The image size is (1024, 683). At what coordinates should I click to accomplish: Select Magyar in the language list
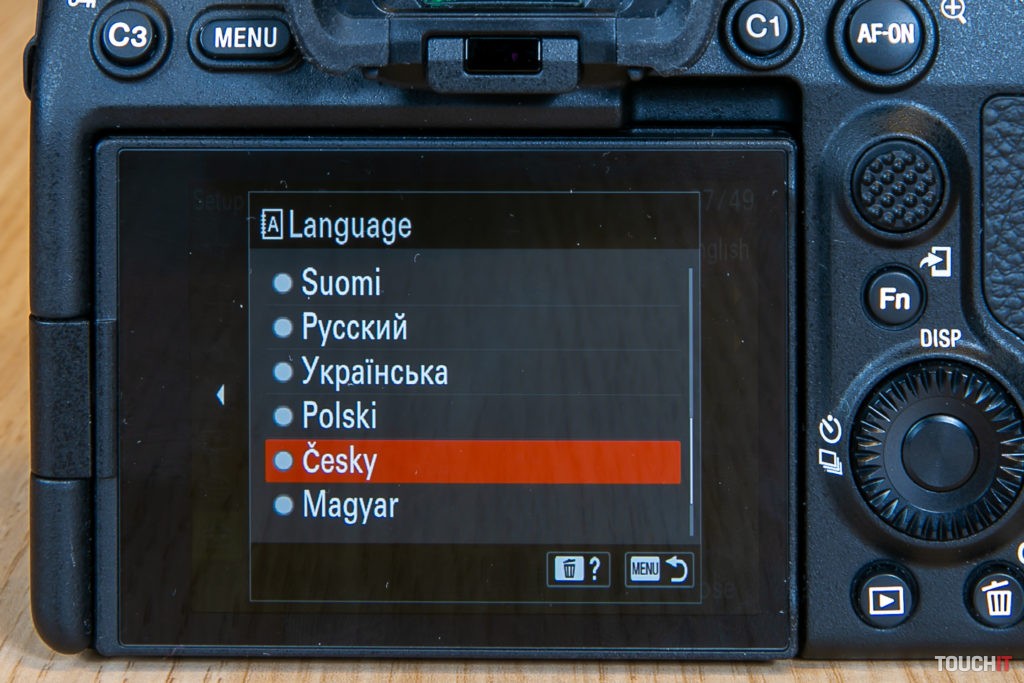pyautogui.click(x=349, y=505)
